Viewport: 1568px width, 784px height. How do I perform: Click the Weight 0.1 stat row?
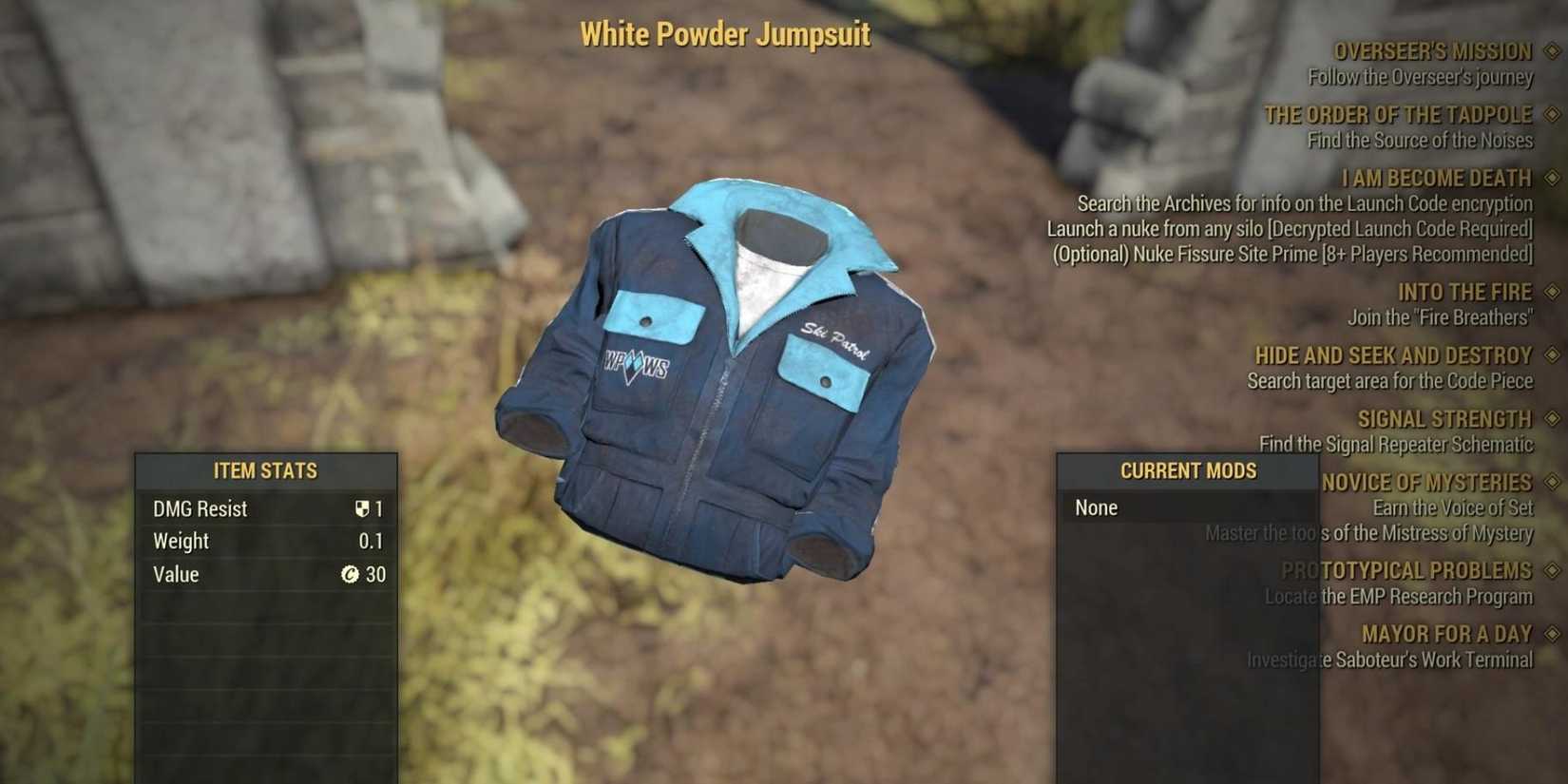point(266,541)
